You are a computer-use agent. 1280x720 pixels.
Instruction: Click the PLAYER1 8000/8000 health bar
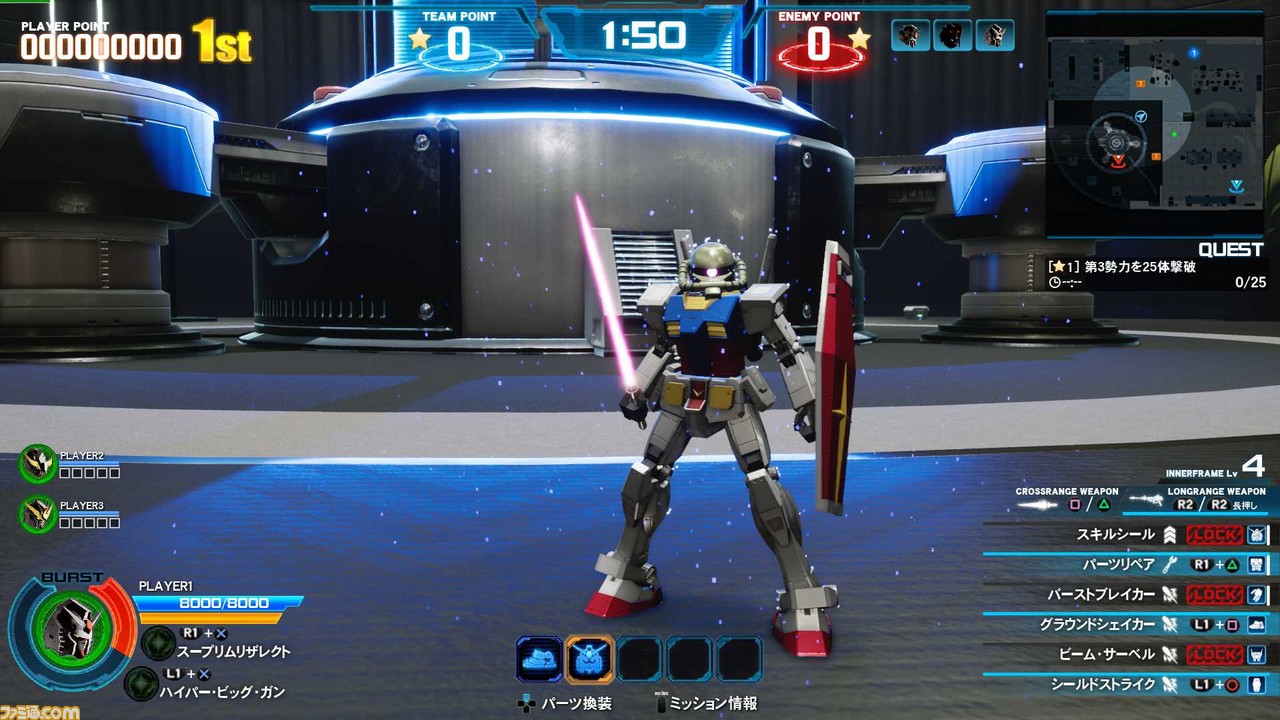click(x=222, y=602)
